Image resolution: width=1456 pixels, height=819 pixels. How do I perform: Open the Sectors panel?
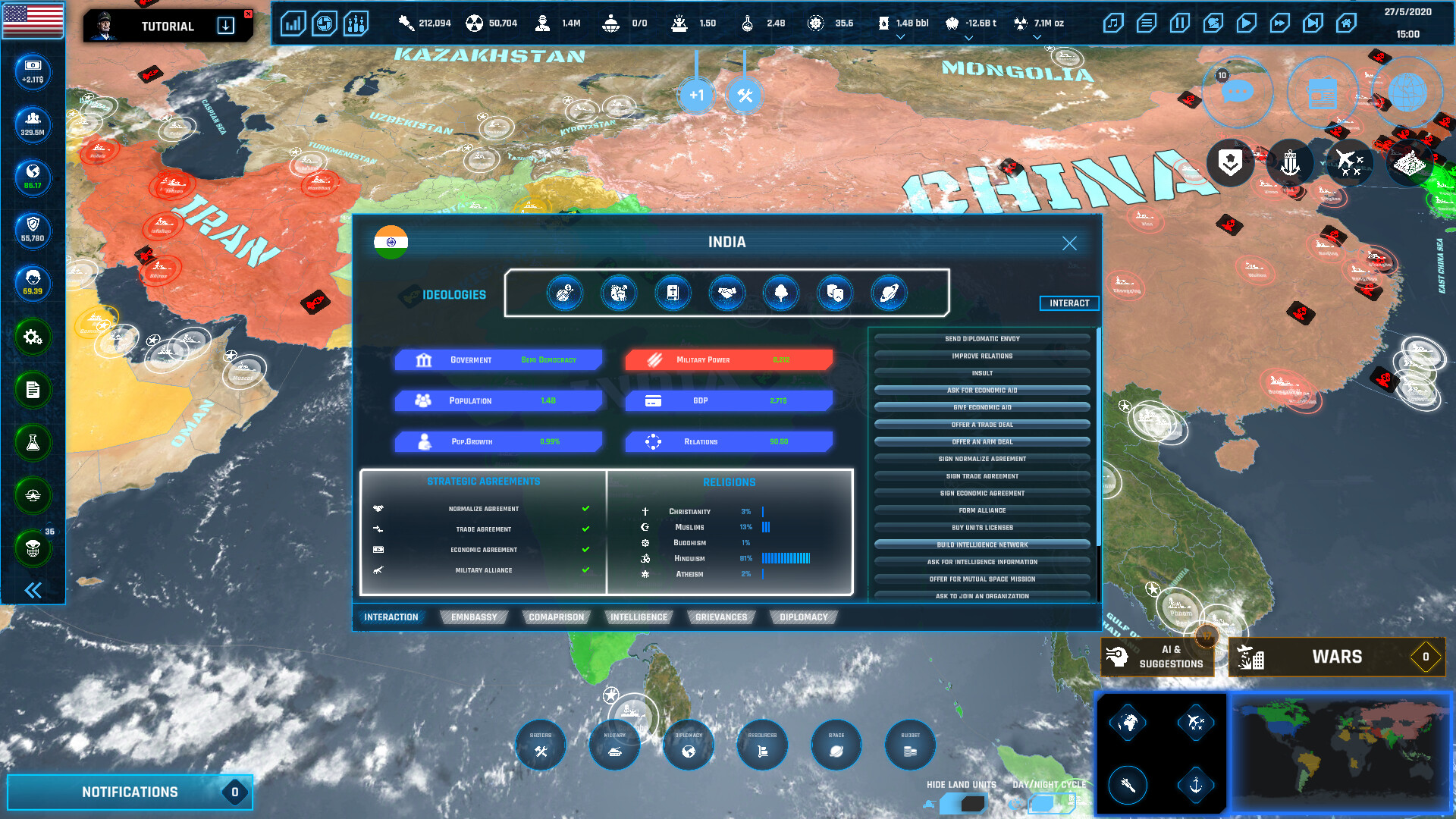click(540, 745)
